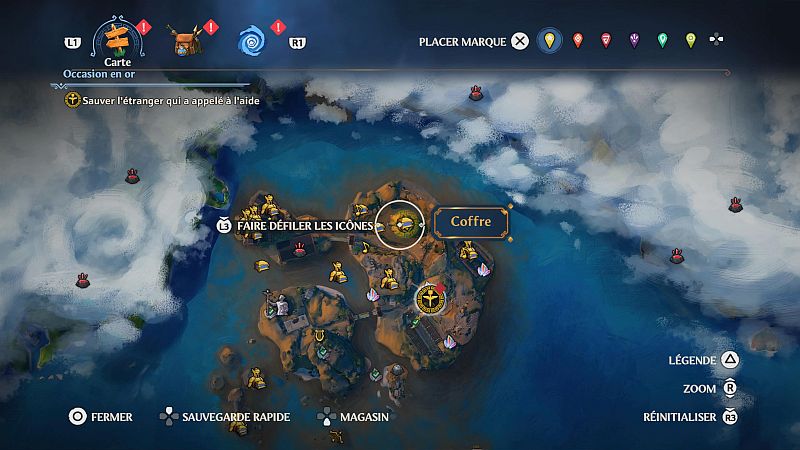
Task: Reset the map view with Réinitialiser
Action: (688, 417)
